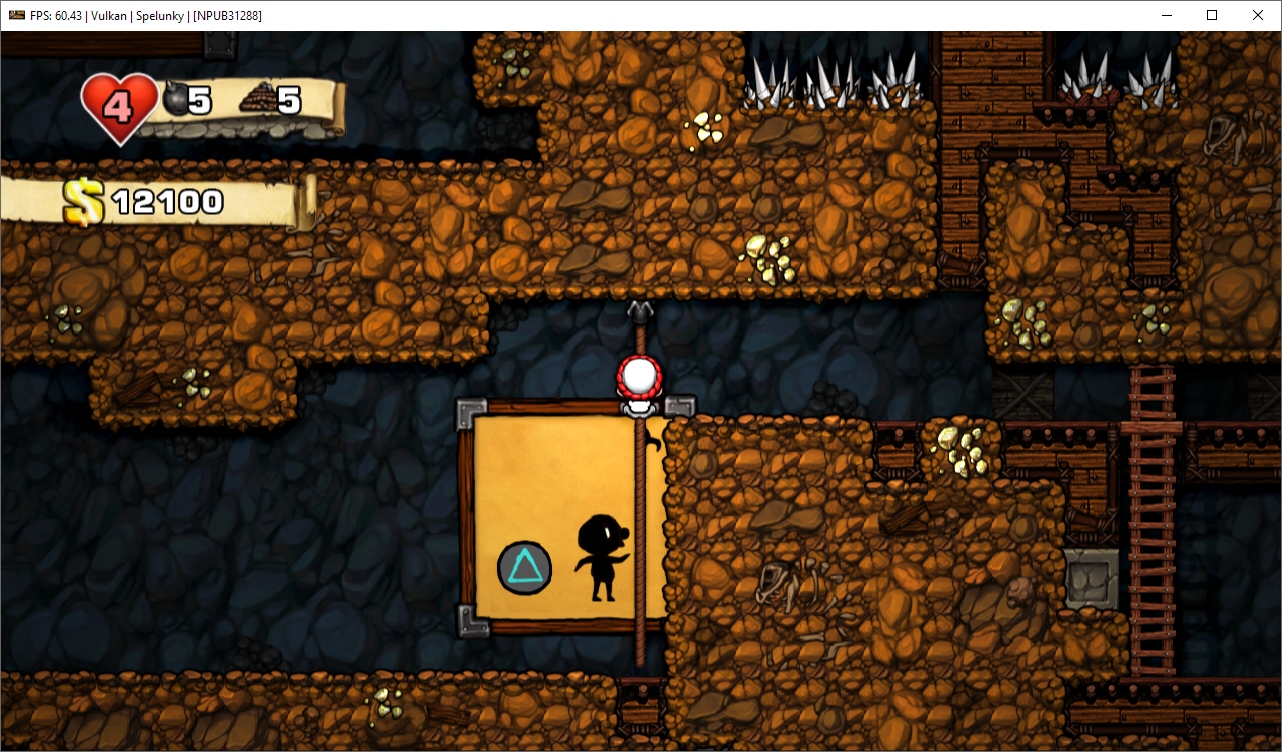Viewport: 1282px width, 752px height.
Task: Close the Spelunky emulator window
Action: tap(1258, 15)
